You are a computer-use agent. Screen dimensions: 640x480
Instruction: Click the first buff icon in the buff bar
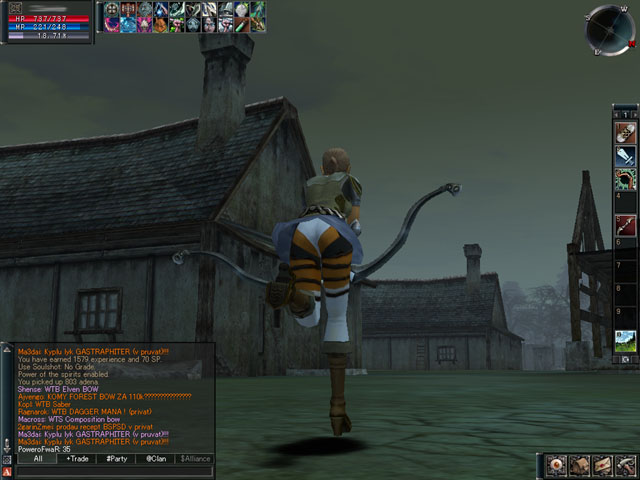[x=111, y=9]
